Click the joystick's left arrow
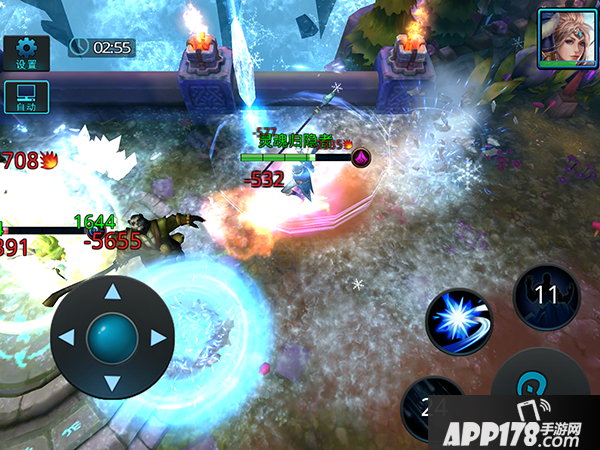600x450 pixels. tap(67, 338)
